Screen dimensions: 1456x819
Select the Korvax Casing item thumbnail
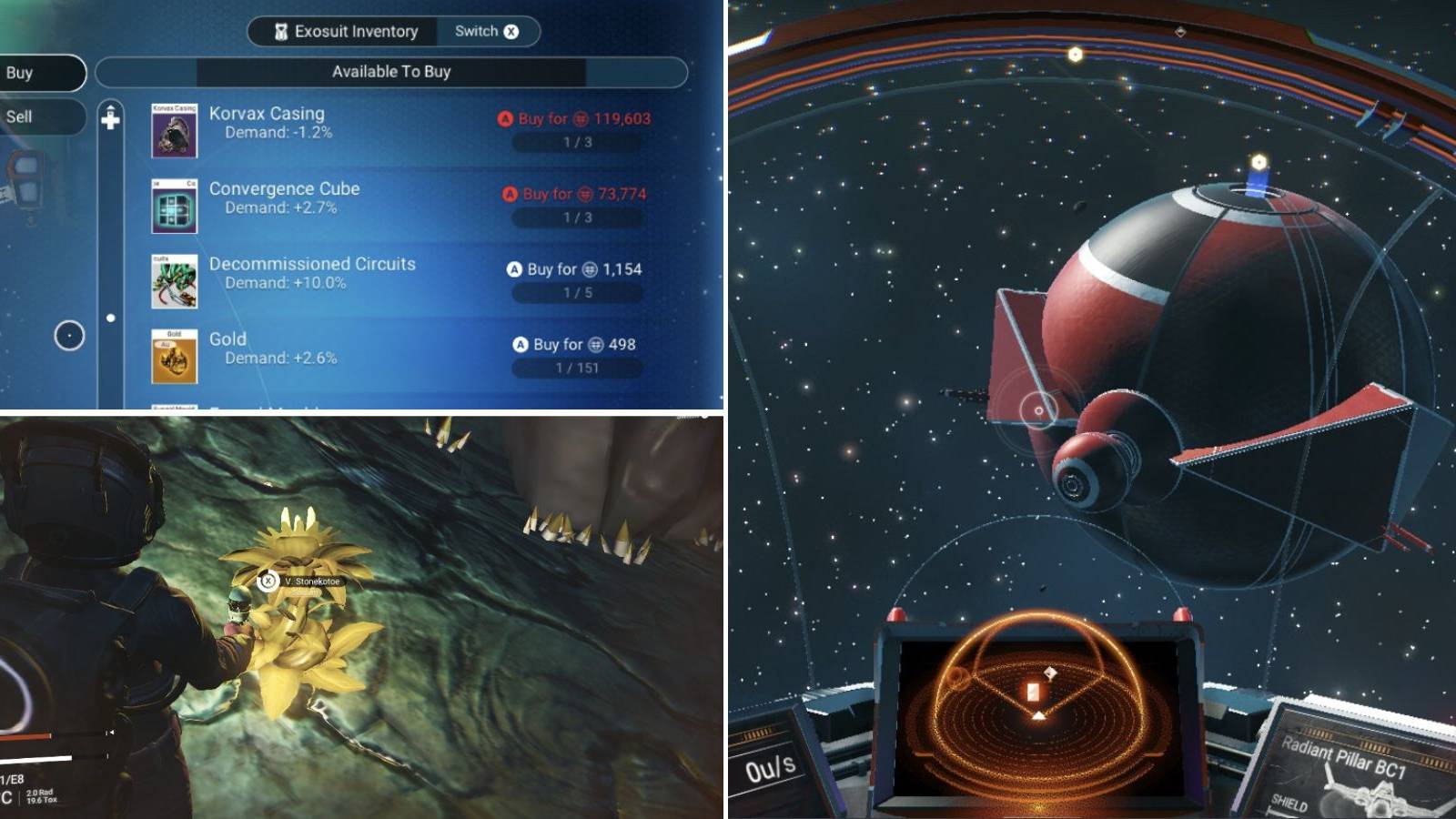pos(174,131)
